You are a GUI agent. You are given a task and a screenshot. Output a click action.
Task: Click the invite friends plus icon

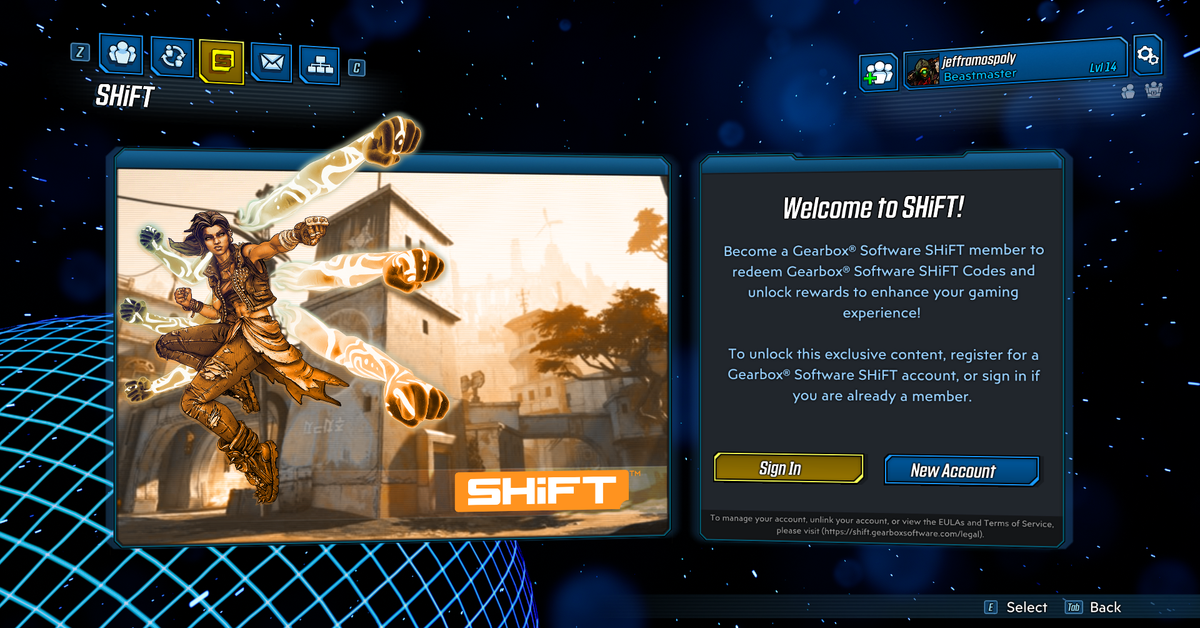pyautogui.click(x=879, y=72)
